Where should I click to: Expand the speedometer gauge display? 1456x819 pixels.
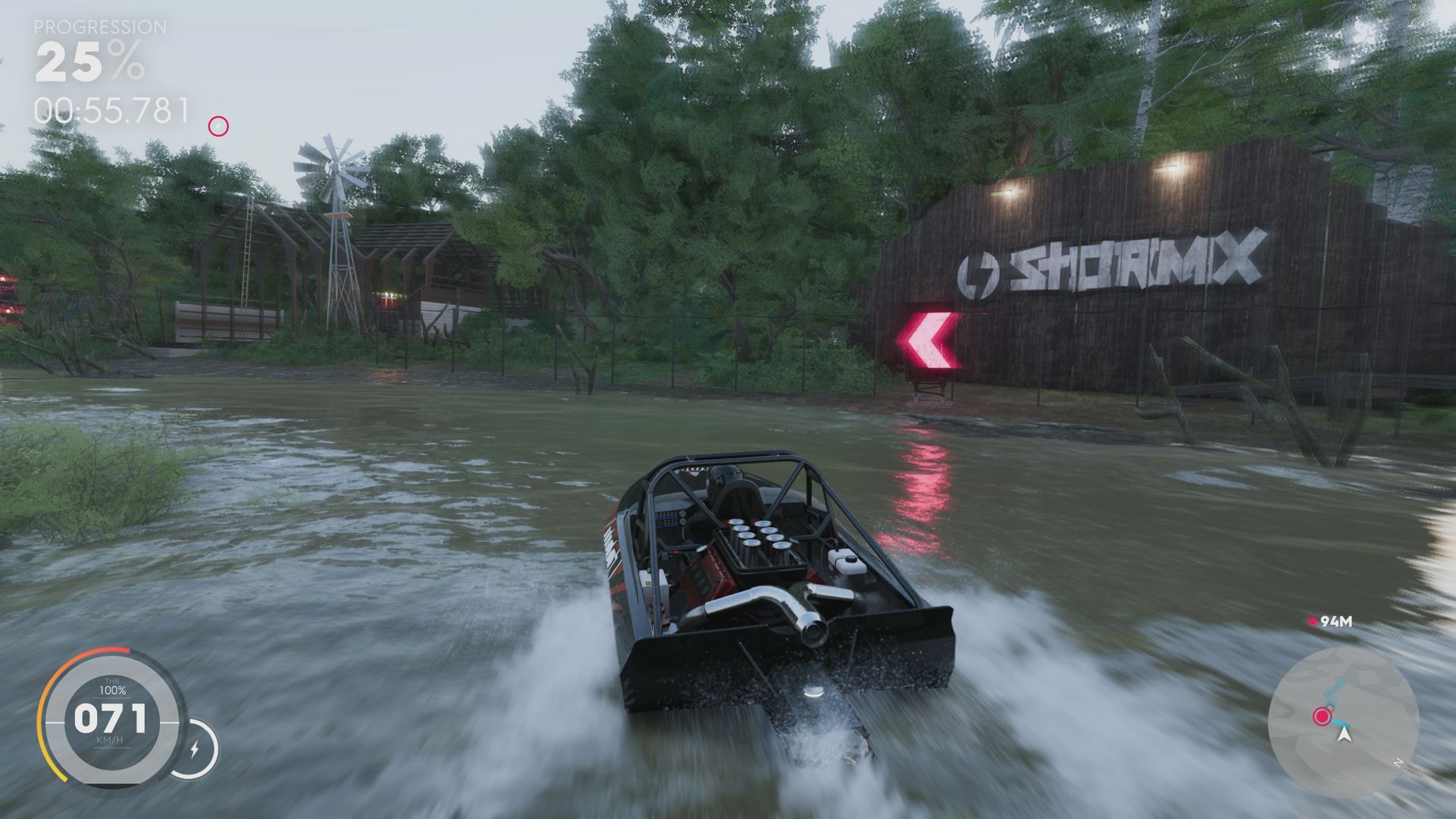(112, 717)
